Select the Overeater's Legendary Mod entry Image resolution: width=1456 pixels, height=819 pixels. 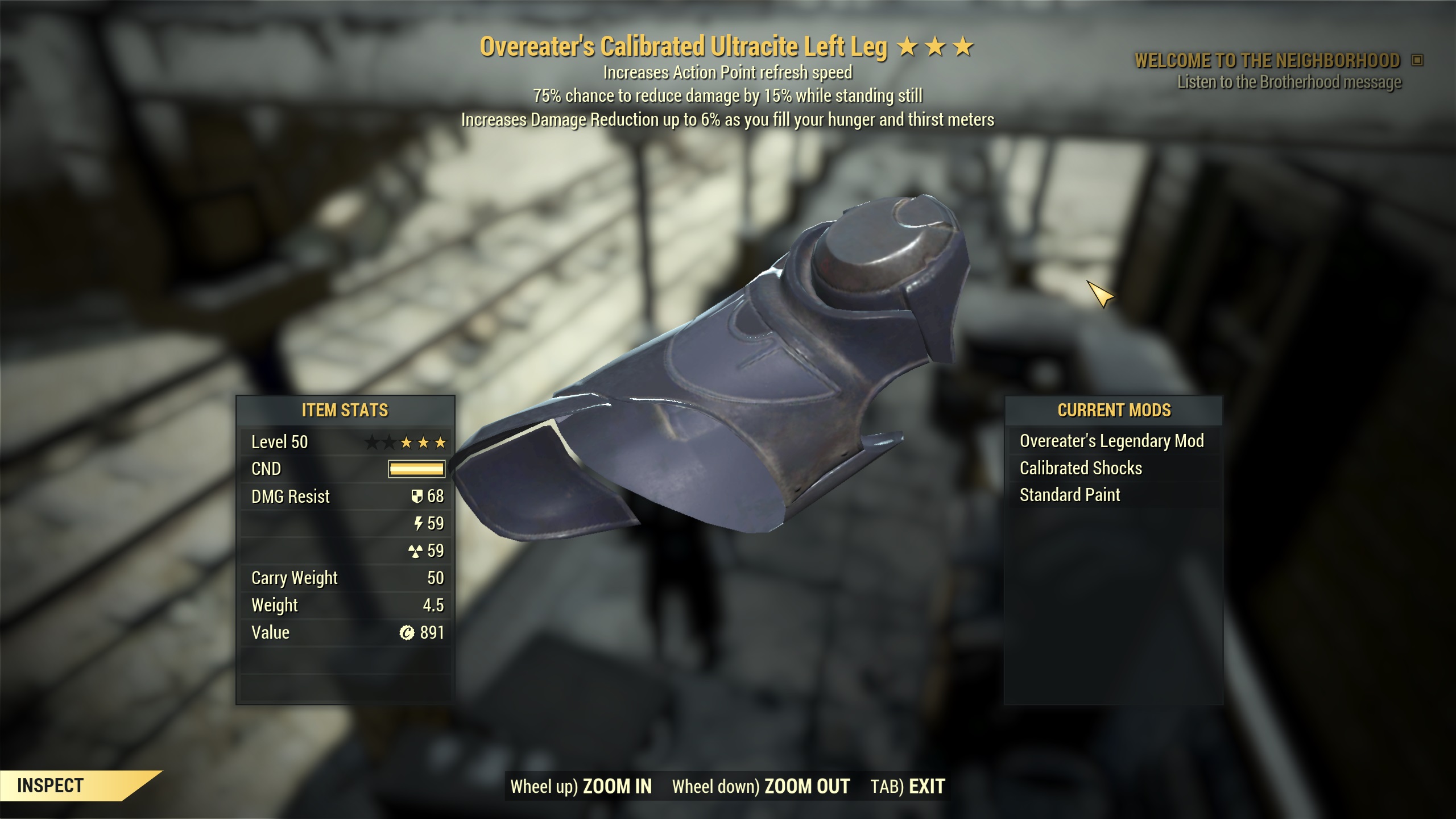[1111, 441]
